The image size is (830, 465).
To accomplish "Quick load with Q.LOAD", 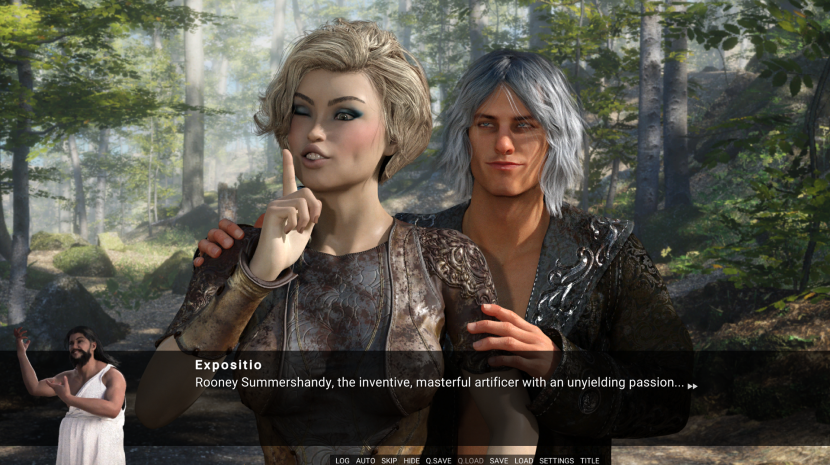I will point(470,461).
